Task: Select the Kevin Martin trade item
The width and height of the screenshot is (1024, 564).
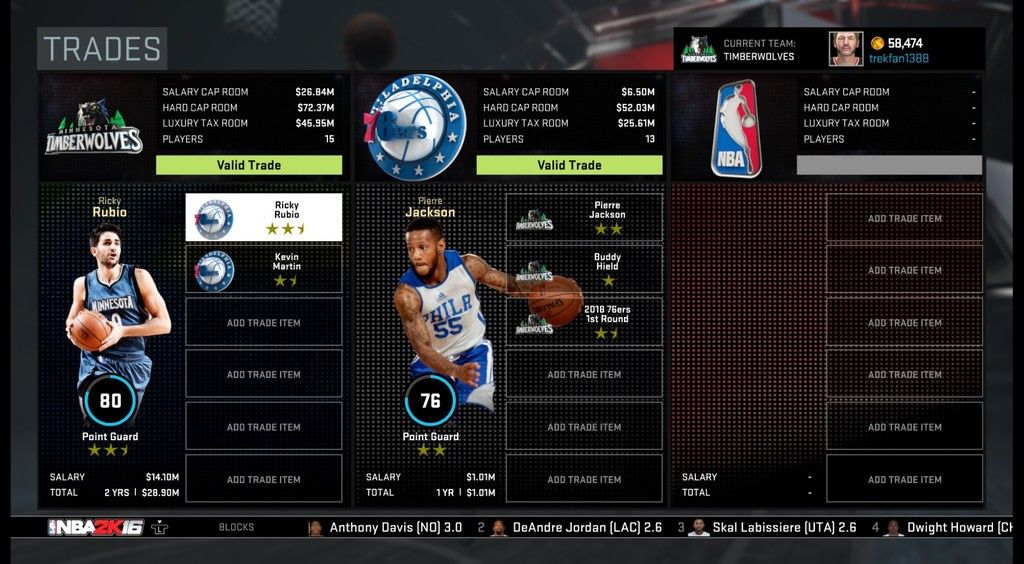Action: tap(264, 269)
